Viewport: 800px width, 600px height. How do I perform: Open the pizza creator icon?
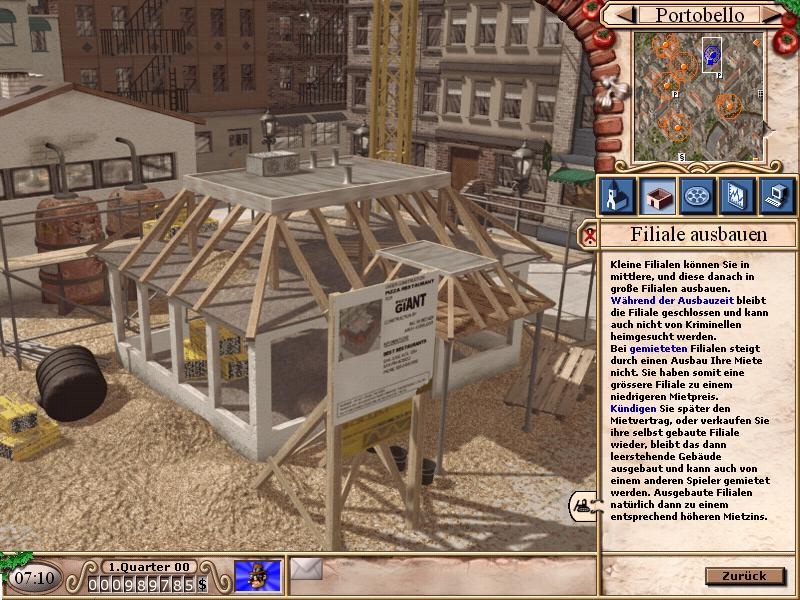(x=697, y=196)
